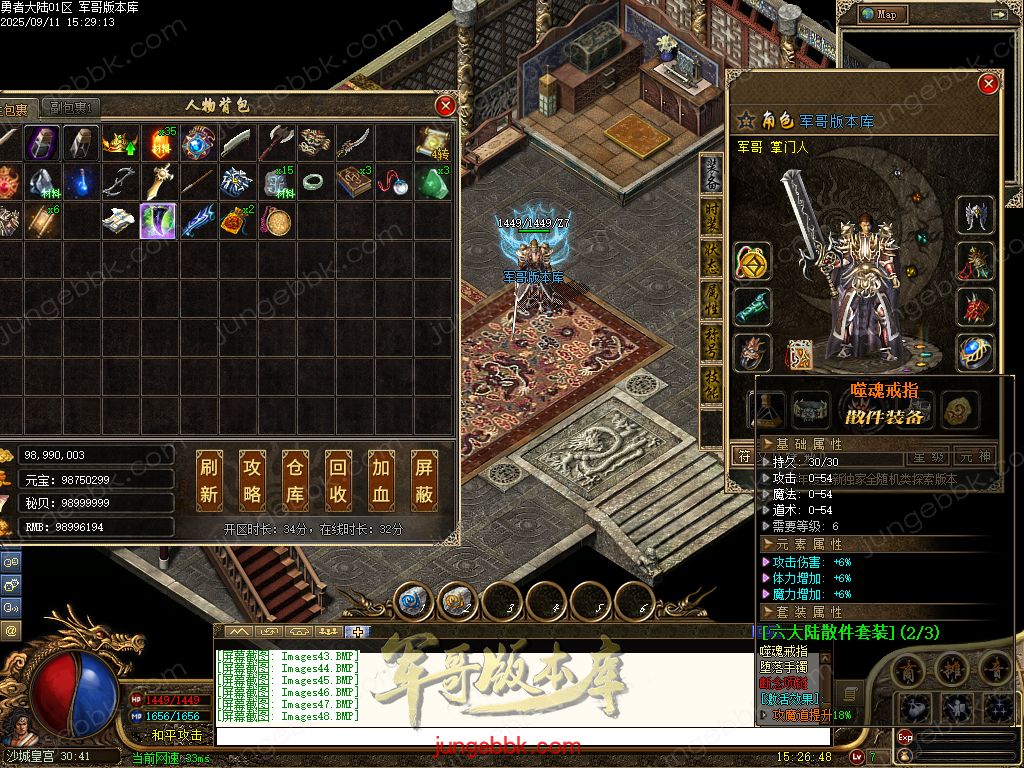The height and width of the screenshot is (768, 1024).
Task: Open the 攻略 guide button
Action: [x=253, y=480]
